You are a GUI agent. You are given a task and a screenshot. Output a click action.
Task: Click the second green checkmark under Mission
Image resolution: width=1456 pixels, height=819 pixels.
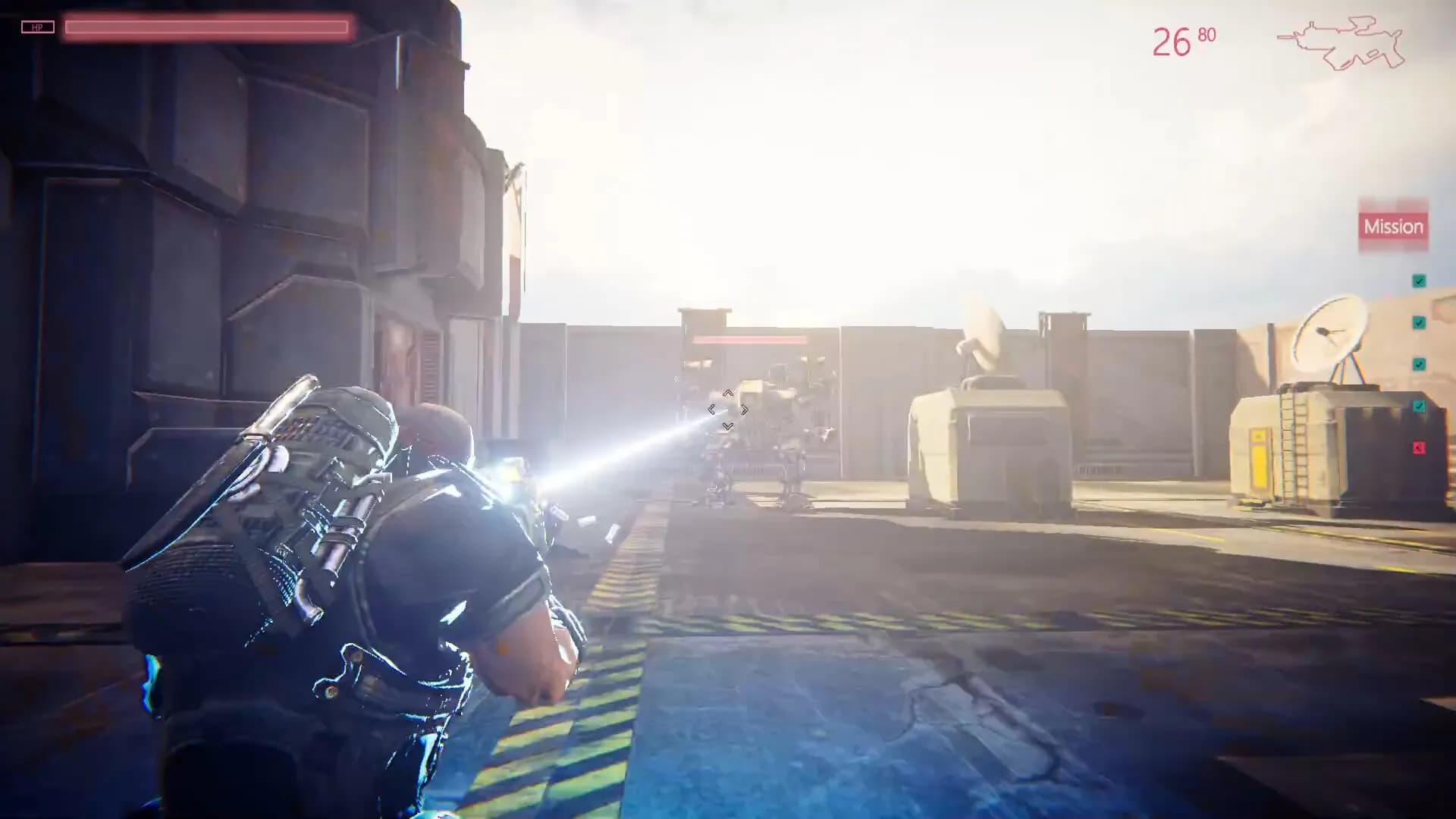[x=1418, y=322]
